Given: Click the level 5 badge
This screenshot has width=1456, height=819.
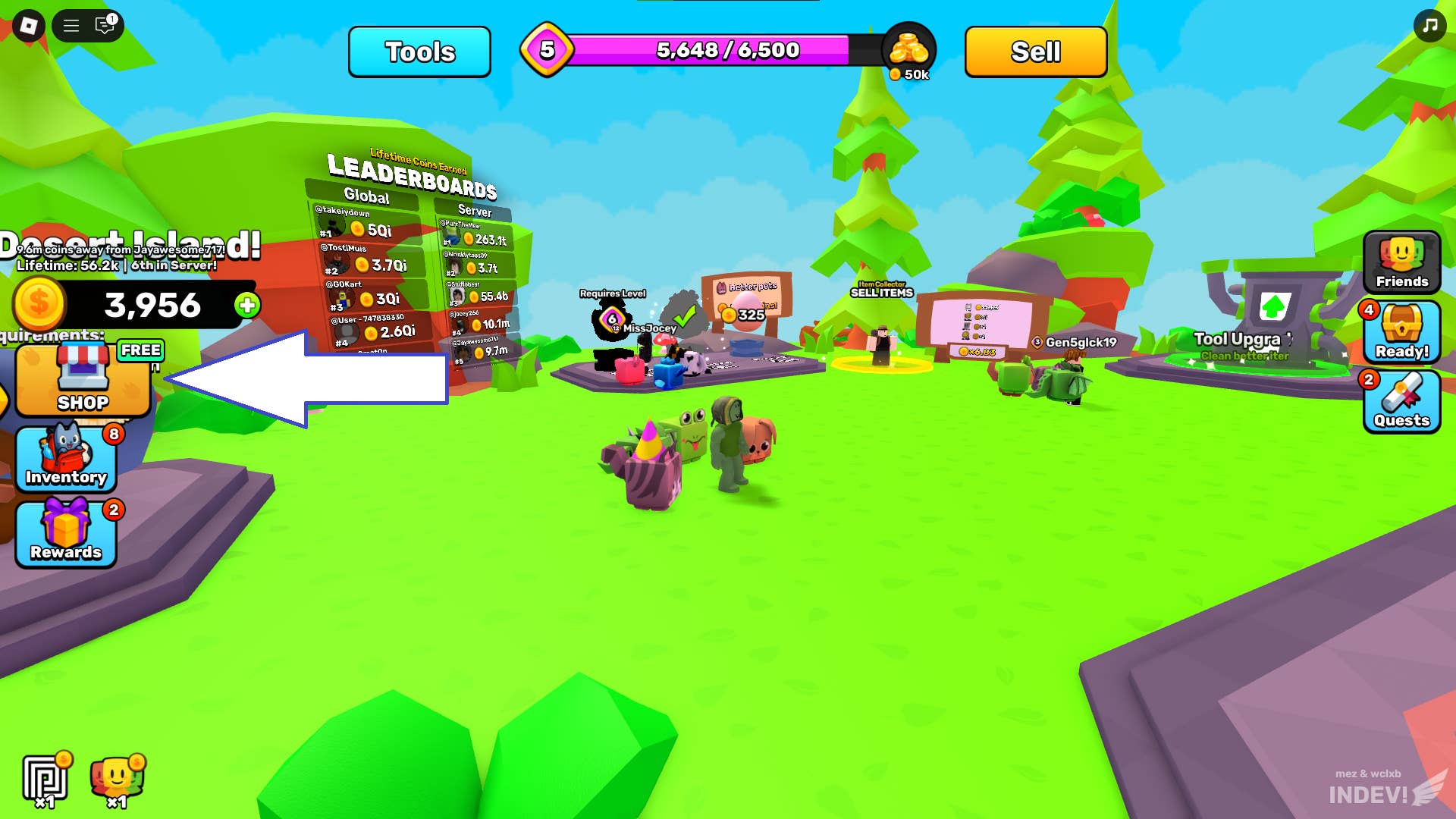Looking at the screenshot, I should coord(548,49).
